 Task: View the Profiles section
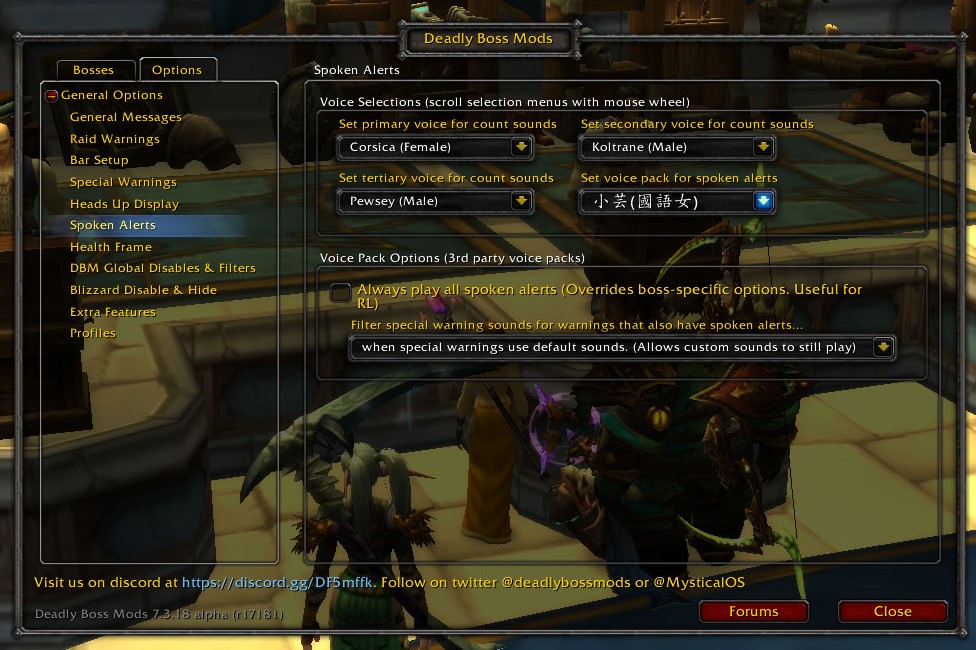pyautogui.click(x=93, y=333)
